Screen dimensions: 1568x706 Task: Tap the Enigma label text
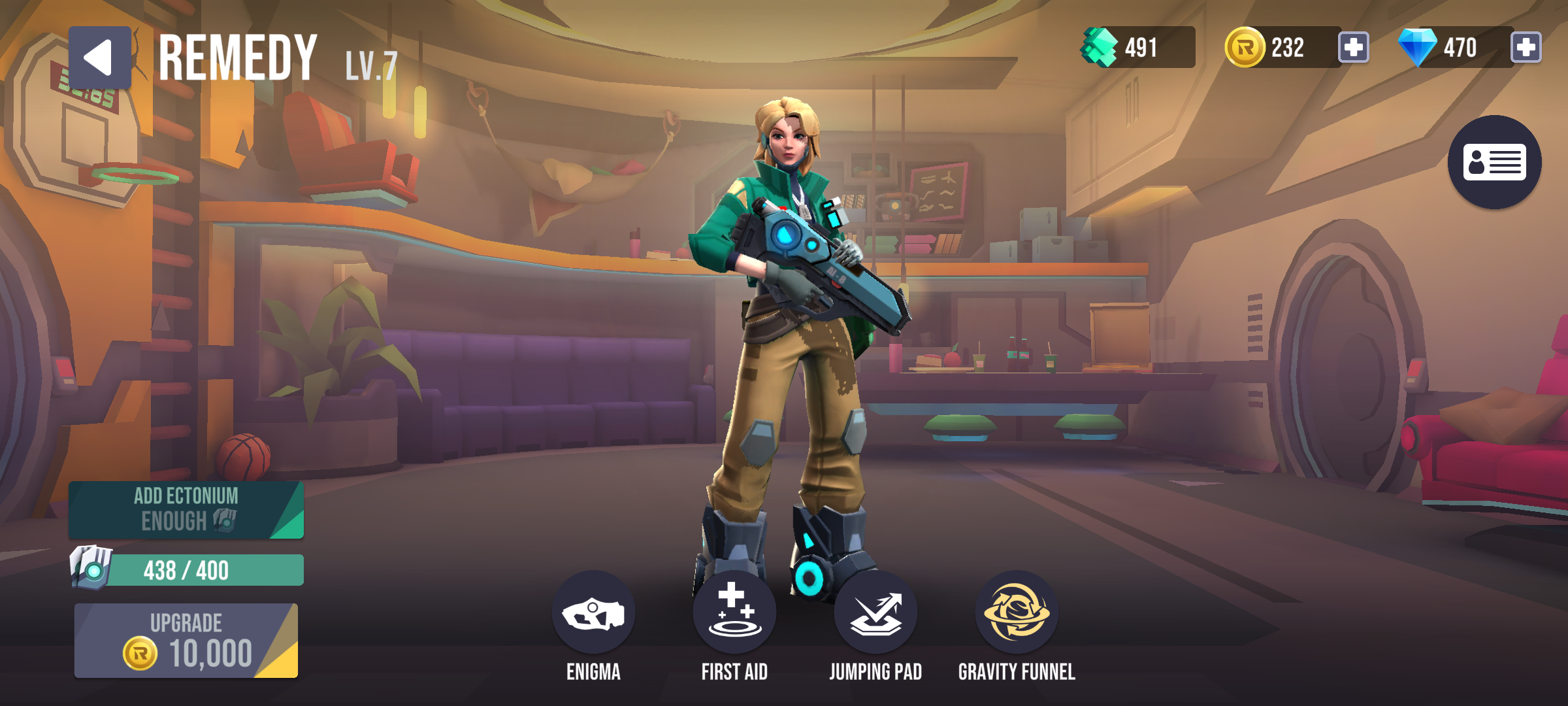593,670
